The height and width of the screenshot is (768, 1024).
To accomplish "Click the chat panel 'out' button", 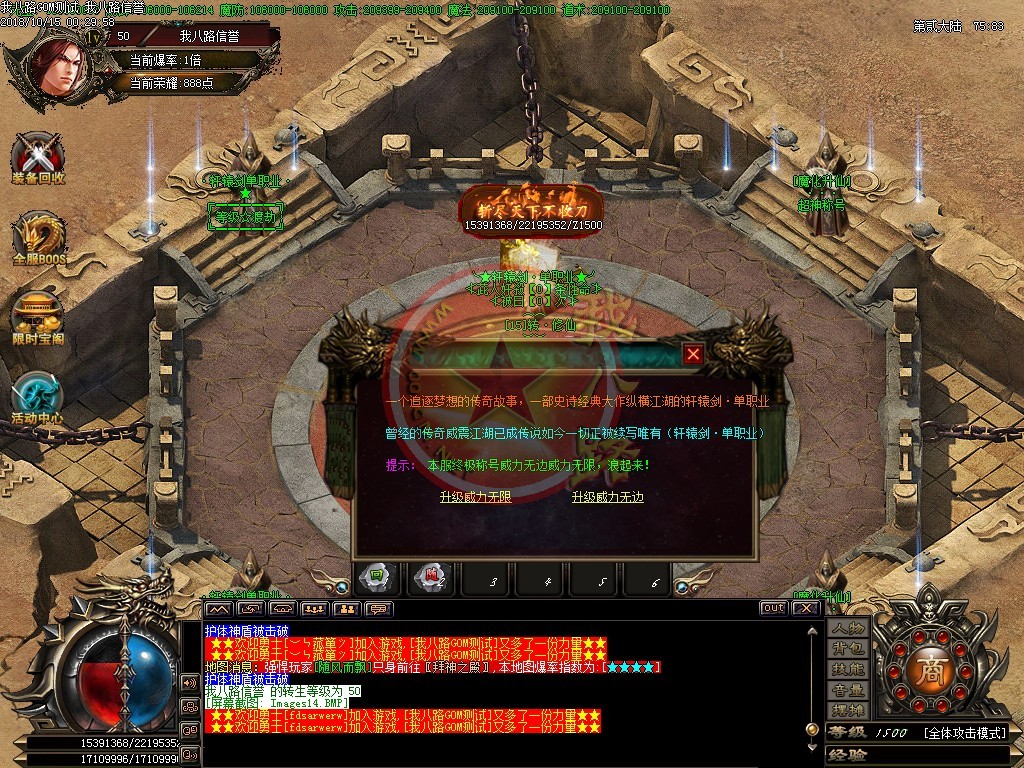I will pyautogui.click(x=773, y=608).
